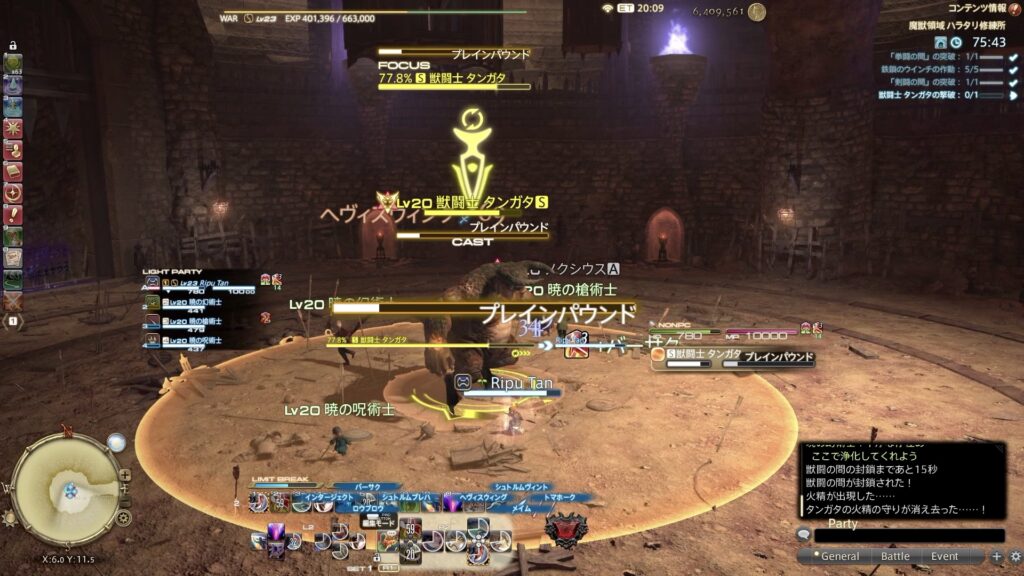Select the 獣闘士 タンガタの撃破 objective row

pos(940,95)
